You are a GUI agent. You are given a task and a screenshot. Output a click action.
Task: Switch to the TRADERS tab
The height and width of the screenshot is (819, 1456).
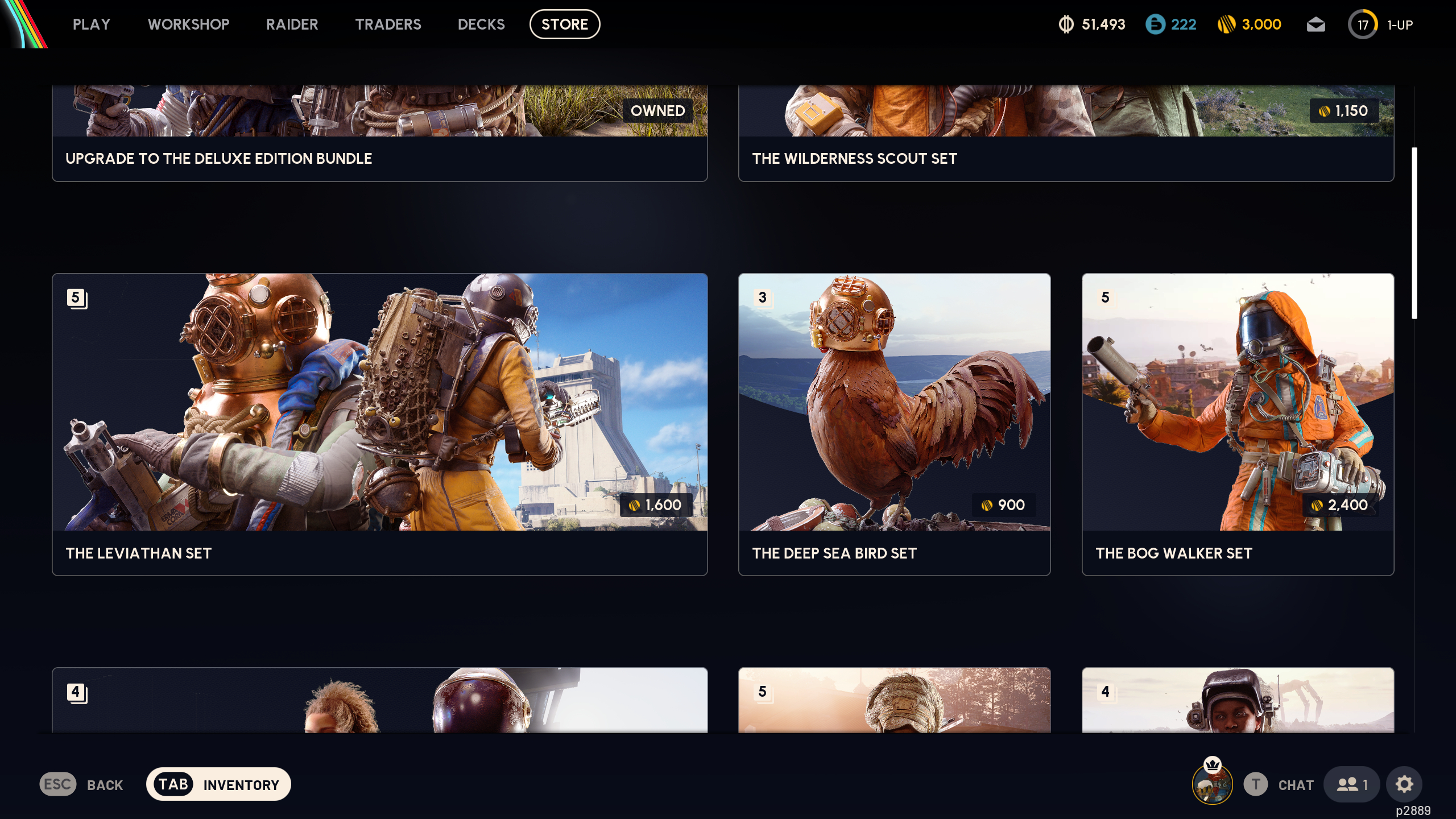click(x=388, y=24)
